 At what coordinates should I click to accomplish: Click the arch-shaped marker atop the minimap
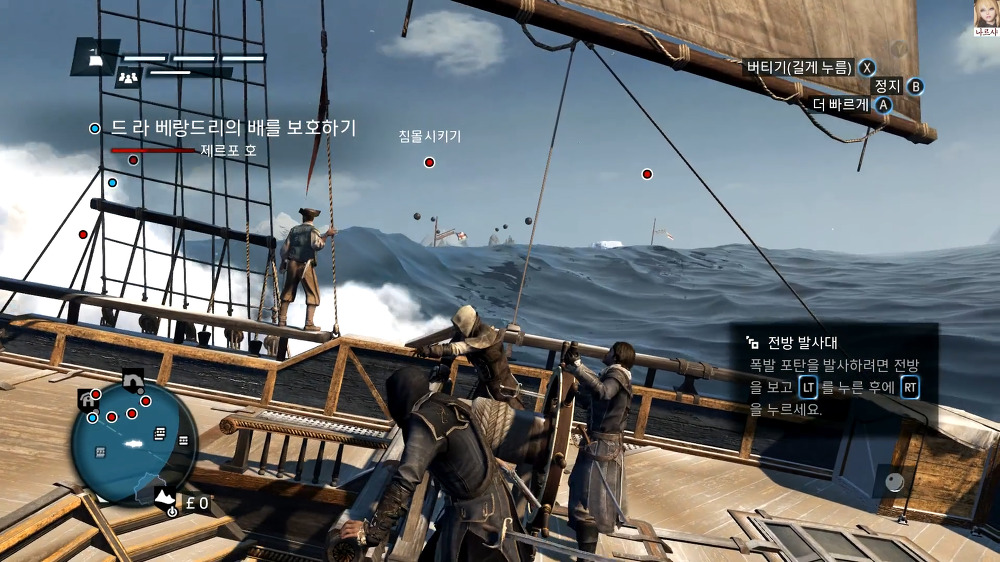click(130, 379)
